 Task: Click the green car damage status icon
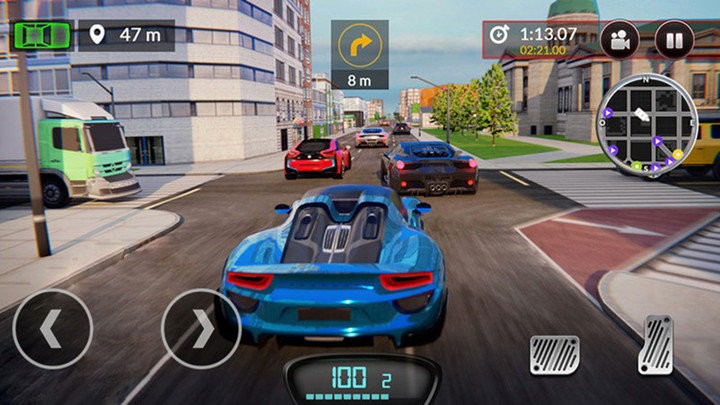[x=42, y=35]
